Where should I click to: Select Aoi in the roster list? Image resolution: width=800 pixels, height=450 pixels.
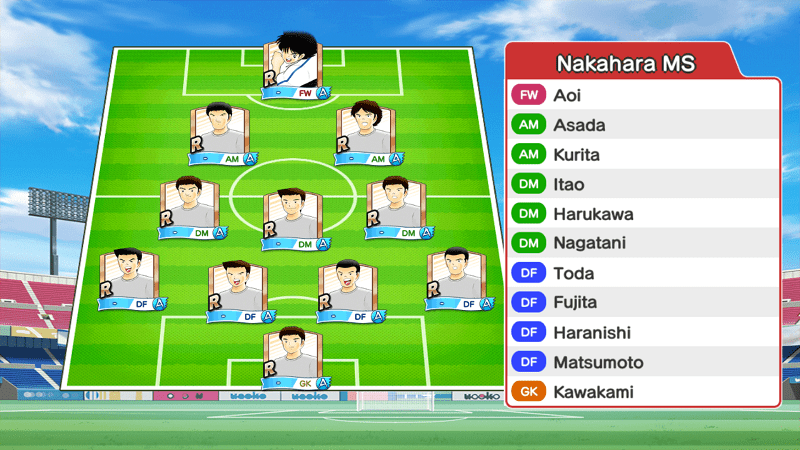(642, 96)
